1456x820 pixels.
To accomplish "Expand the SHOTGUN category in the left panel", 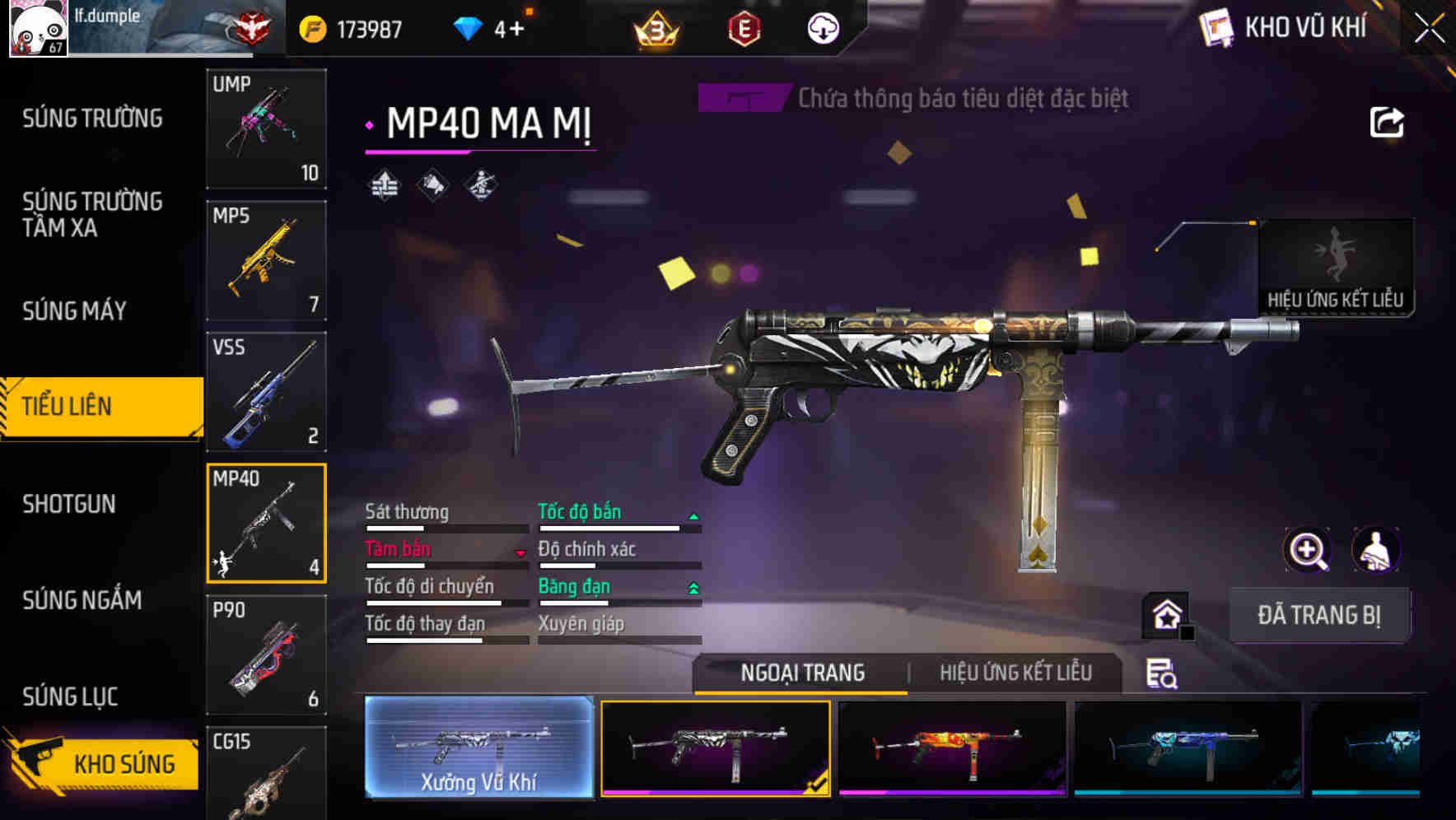I will (70, 504).
